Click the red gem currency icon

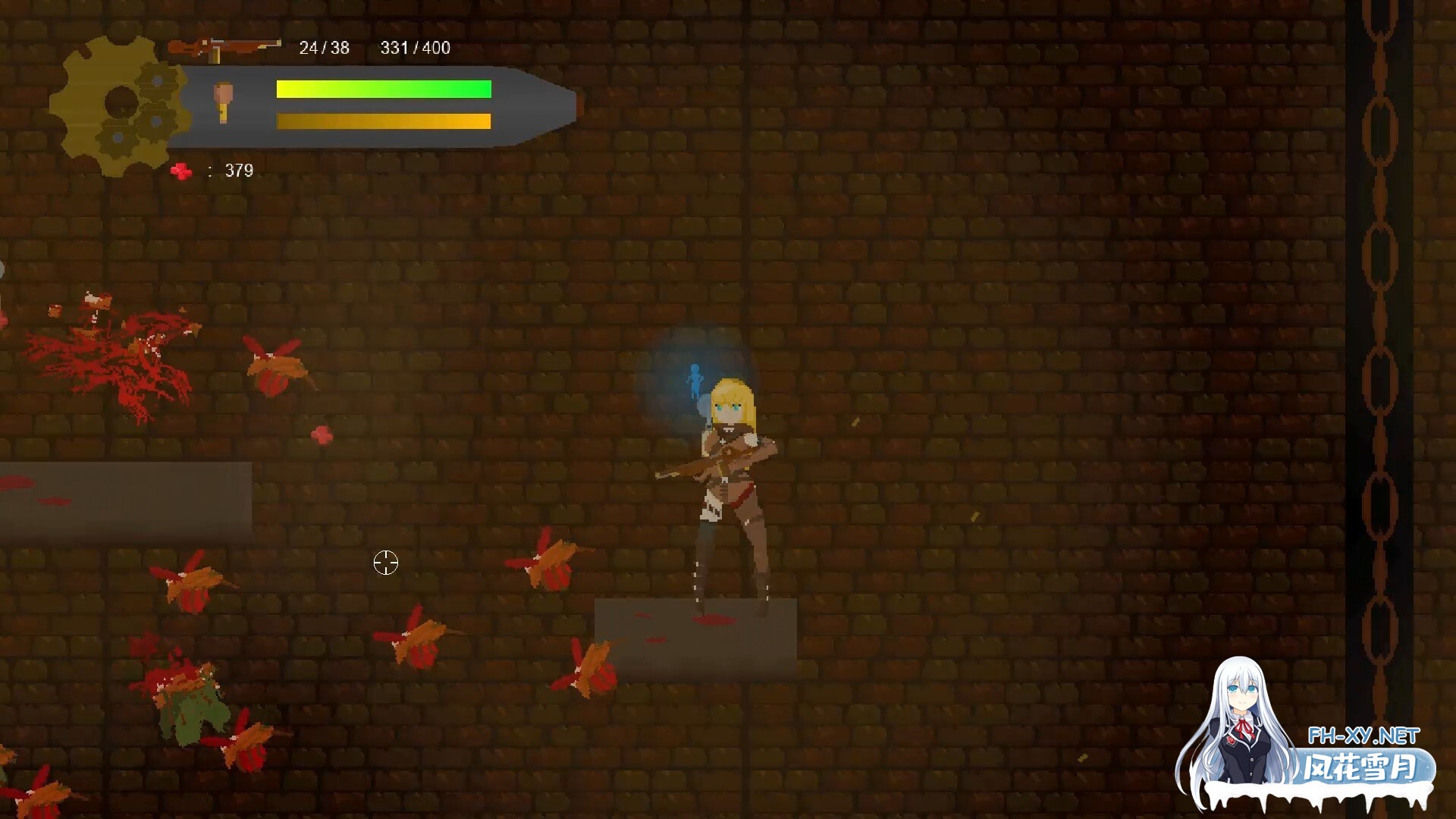(x=181, y=171)
